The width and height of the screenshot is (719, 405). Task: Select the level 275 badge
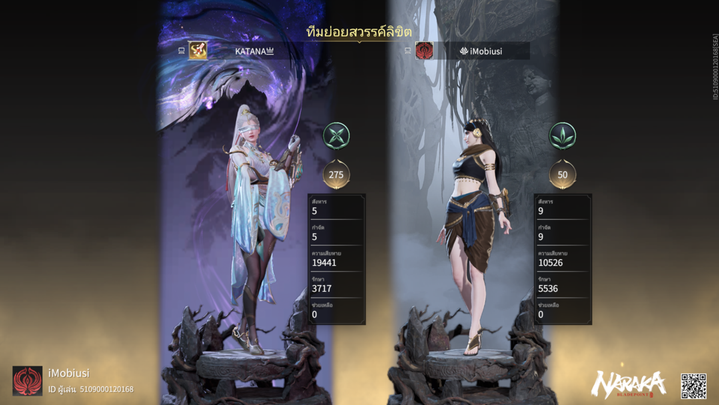tap(337, 174)
